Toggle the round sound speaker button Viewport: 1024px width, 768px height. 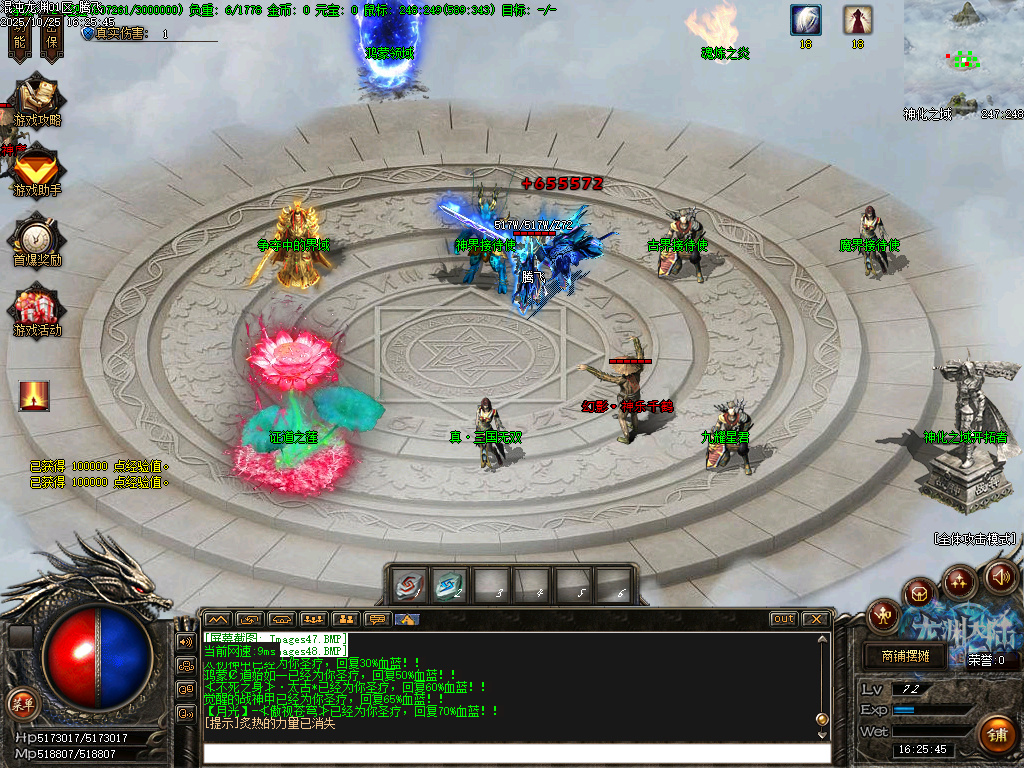[x=1000, y=576]
